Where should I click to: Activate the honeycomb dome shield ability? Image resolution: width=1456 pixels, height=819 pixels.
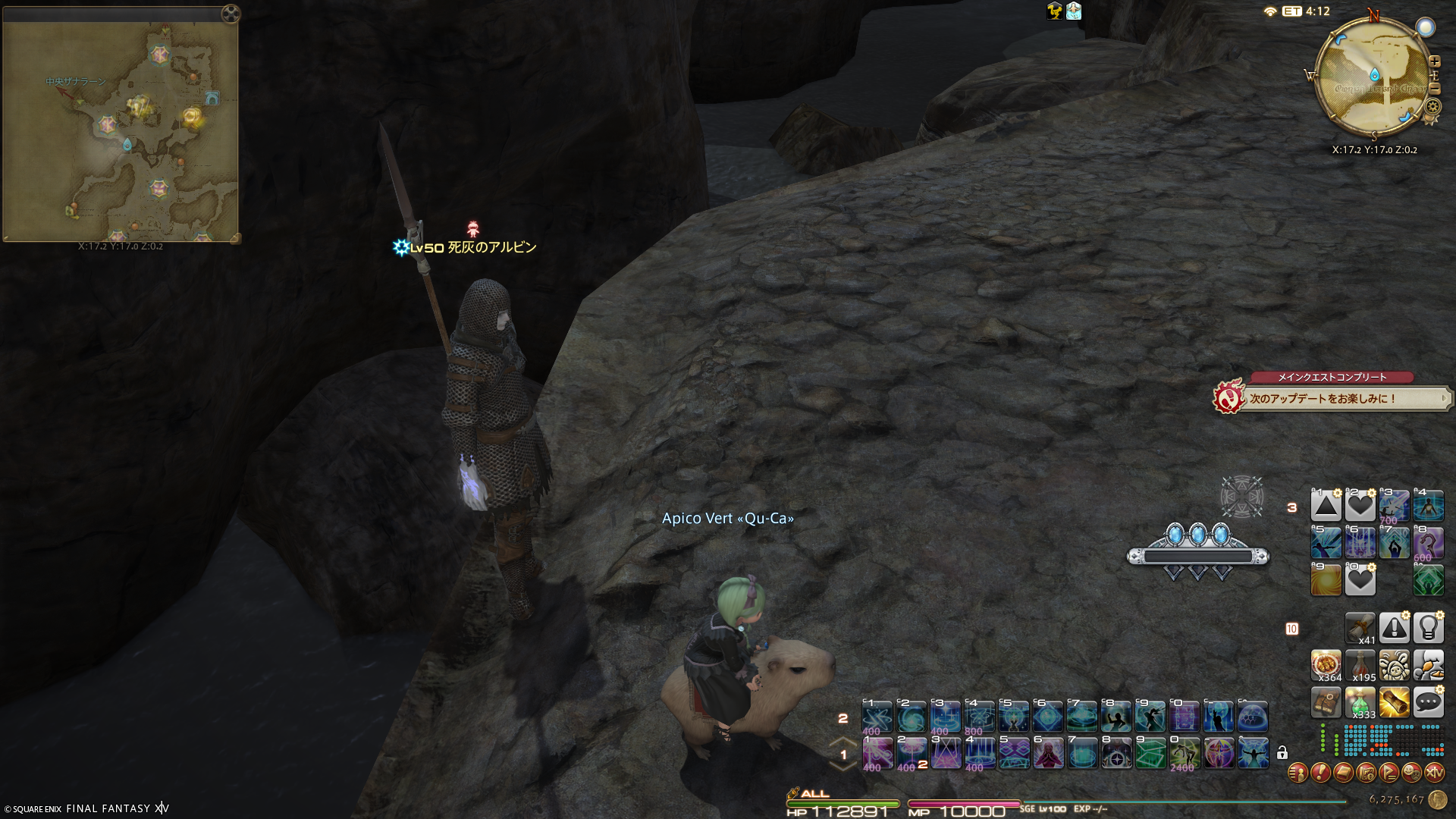click(x=1253, y=716)
